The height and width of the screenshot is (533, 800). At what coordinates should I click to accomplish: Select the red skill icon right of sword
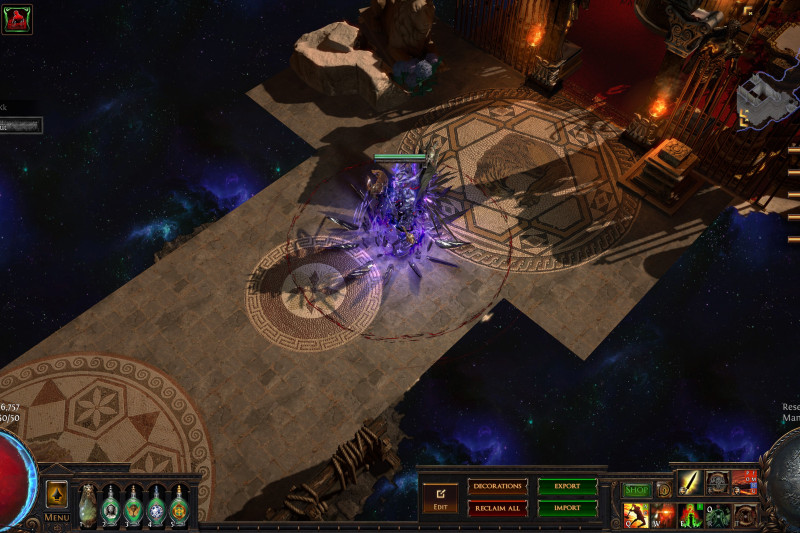744,482
